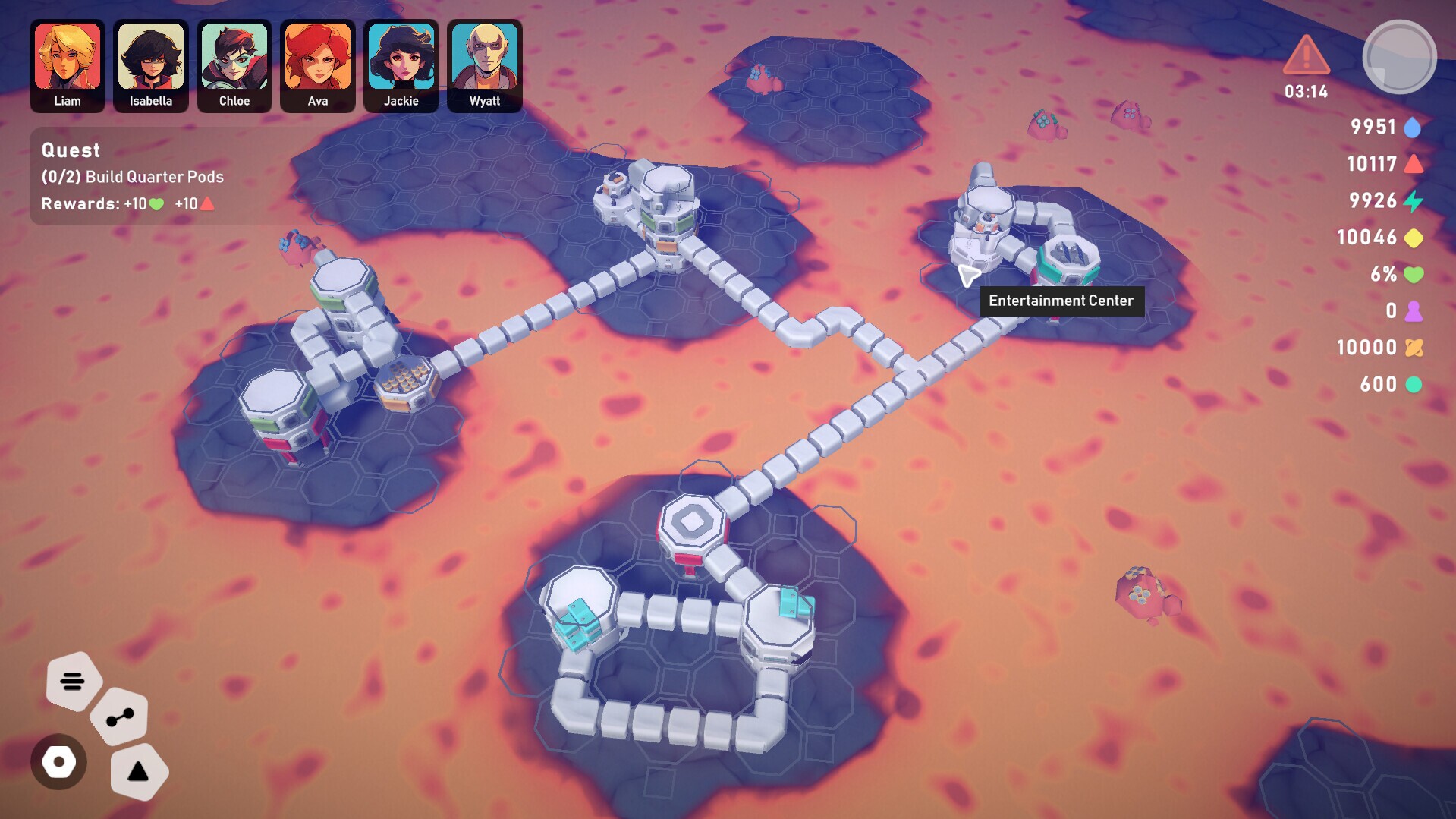Click the 03:14 countdown timer
1456x819 pixels.
[1306, 92]
